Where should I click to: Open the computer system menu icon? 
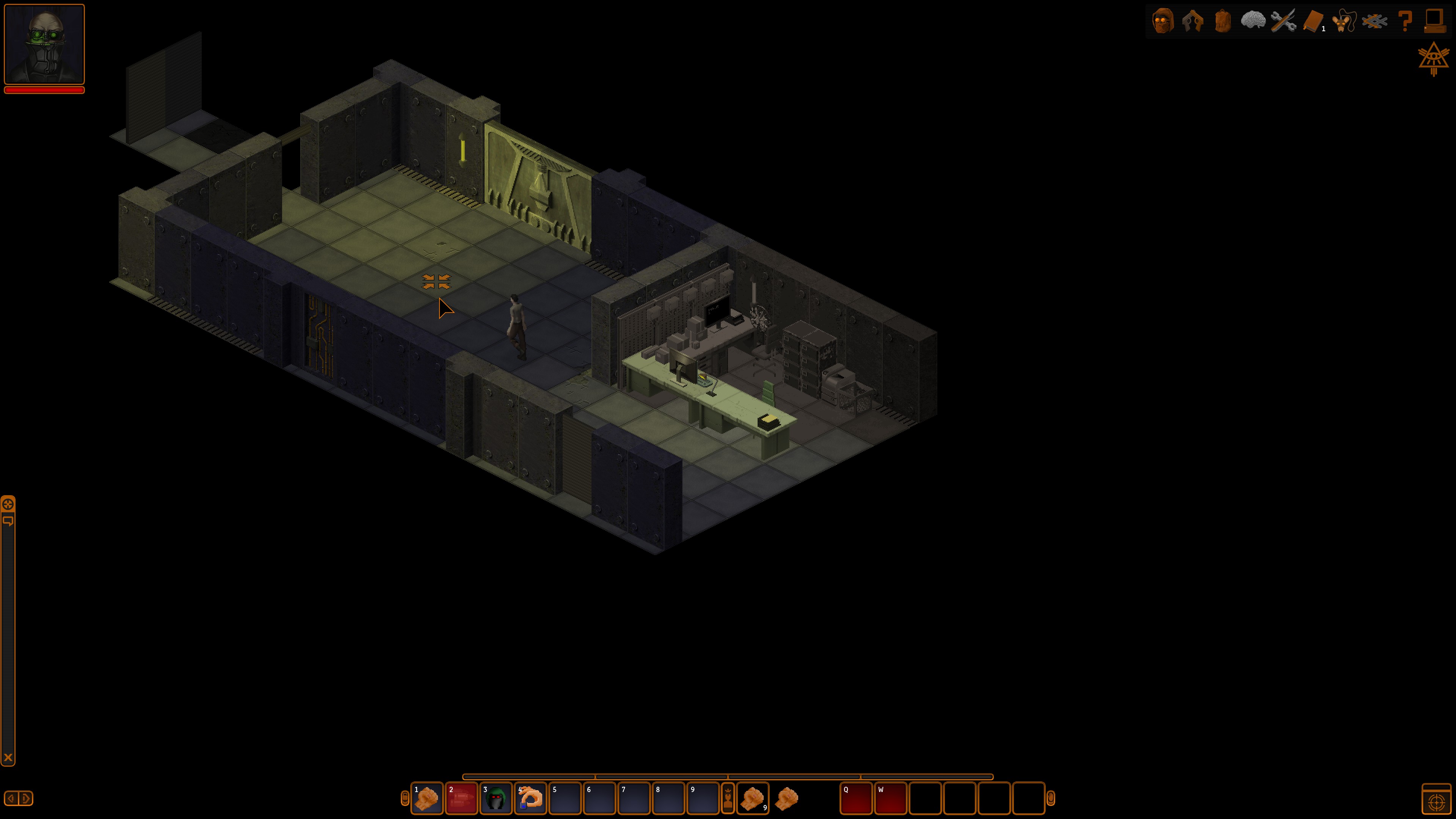click(1434, 22)
